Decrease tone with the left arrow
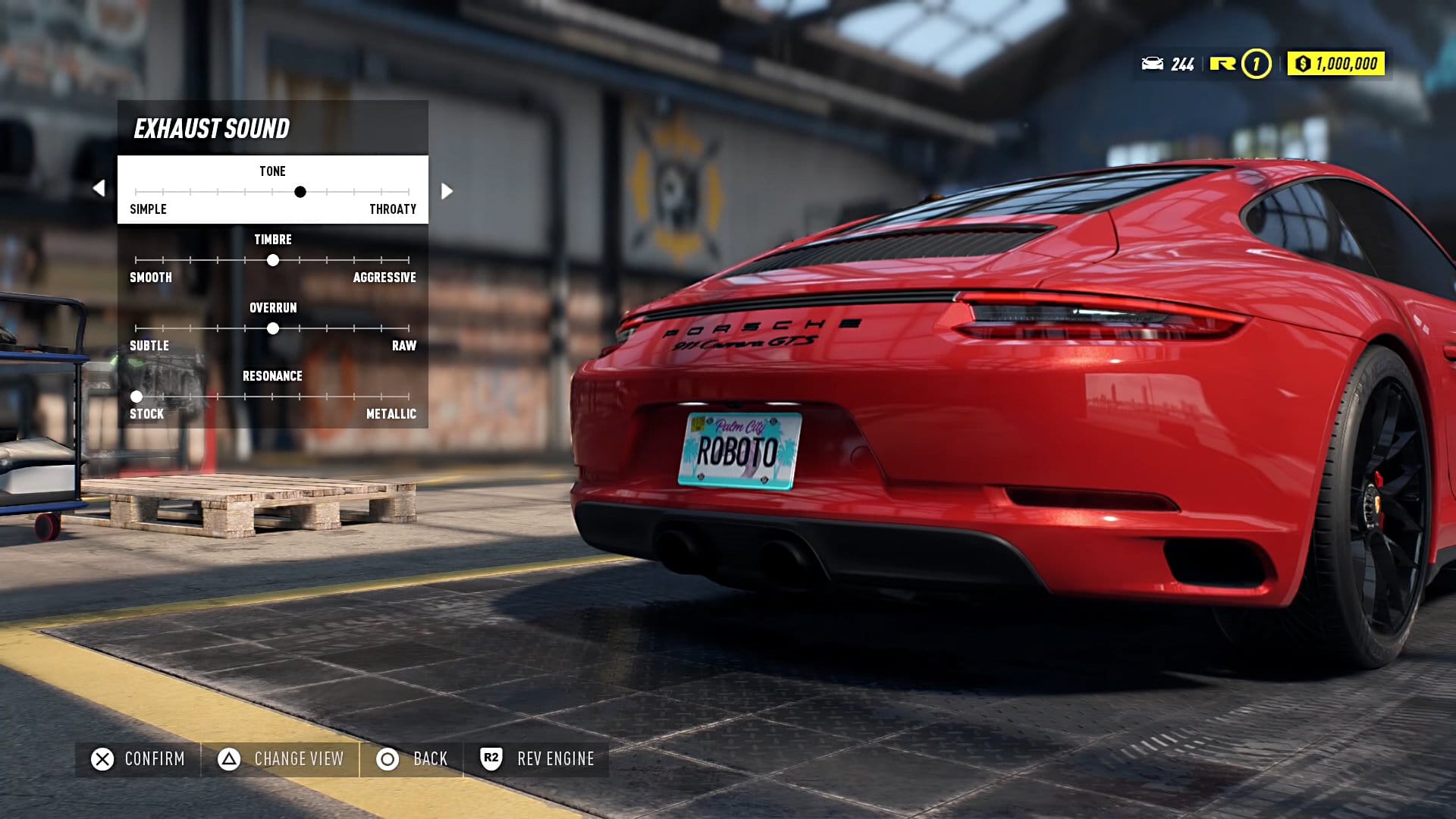Viewport: 1456px width, 819px height. (99, 188)
